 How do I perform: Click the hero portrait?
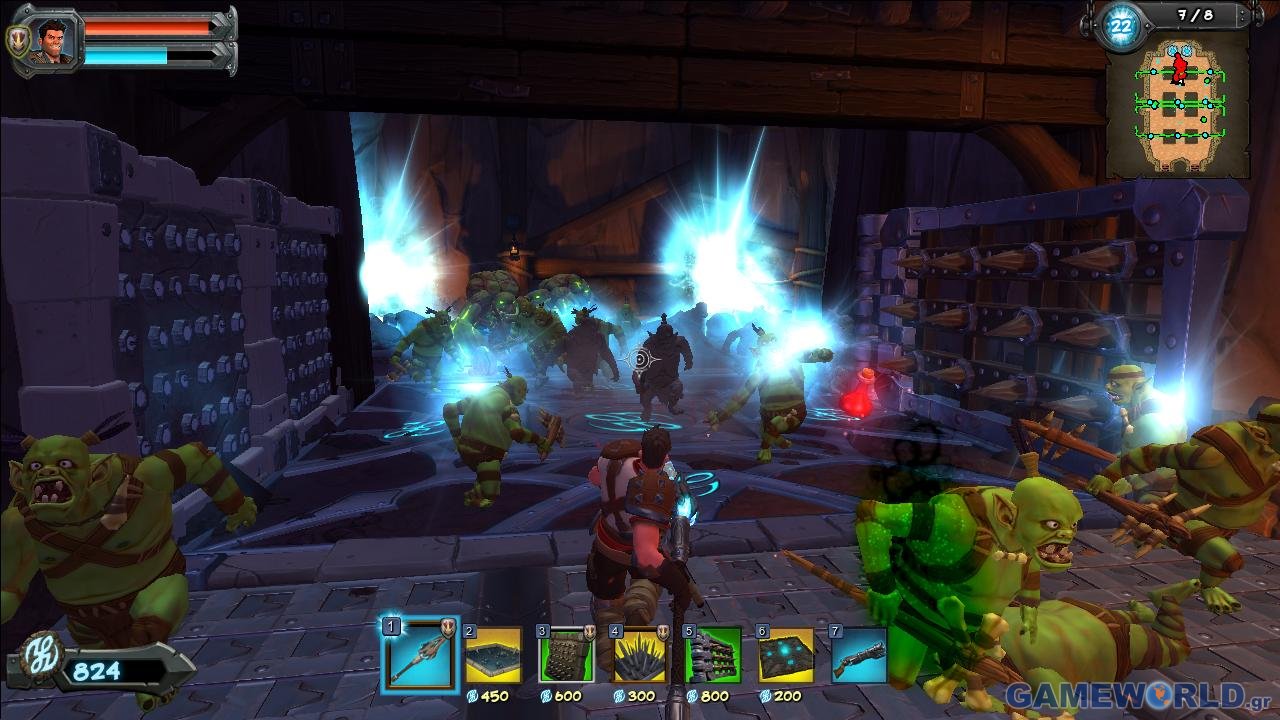pos(46,41)
